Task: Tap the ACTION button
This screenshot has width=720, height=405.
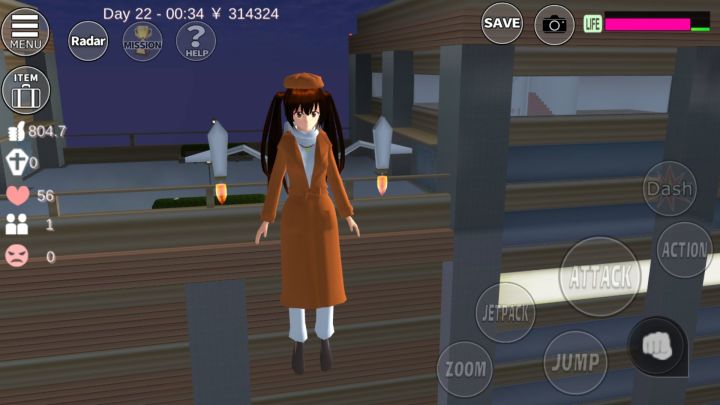Action: [685, 250]
